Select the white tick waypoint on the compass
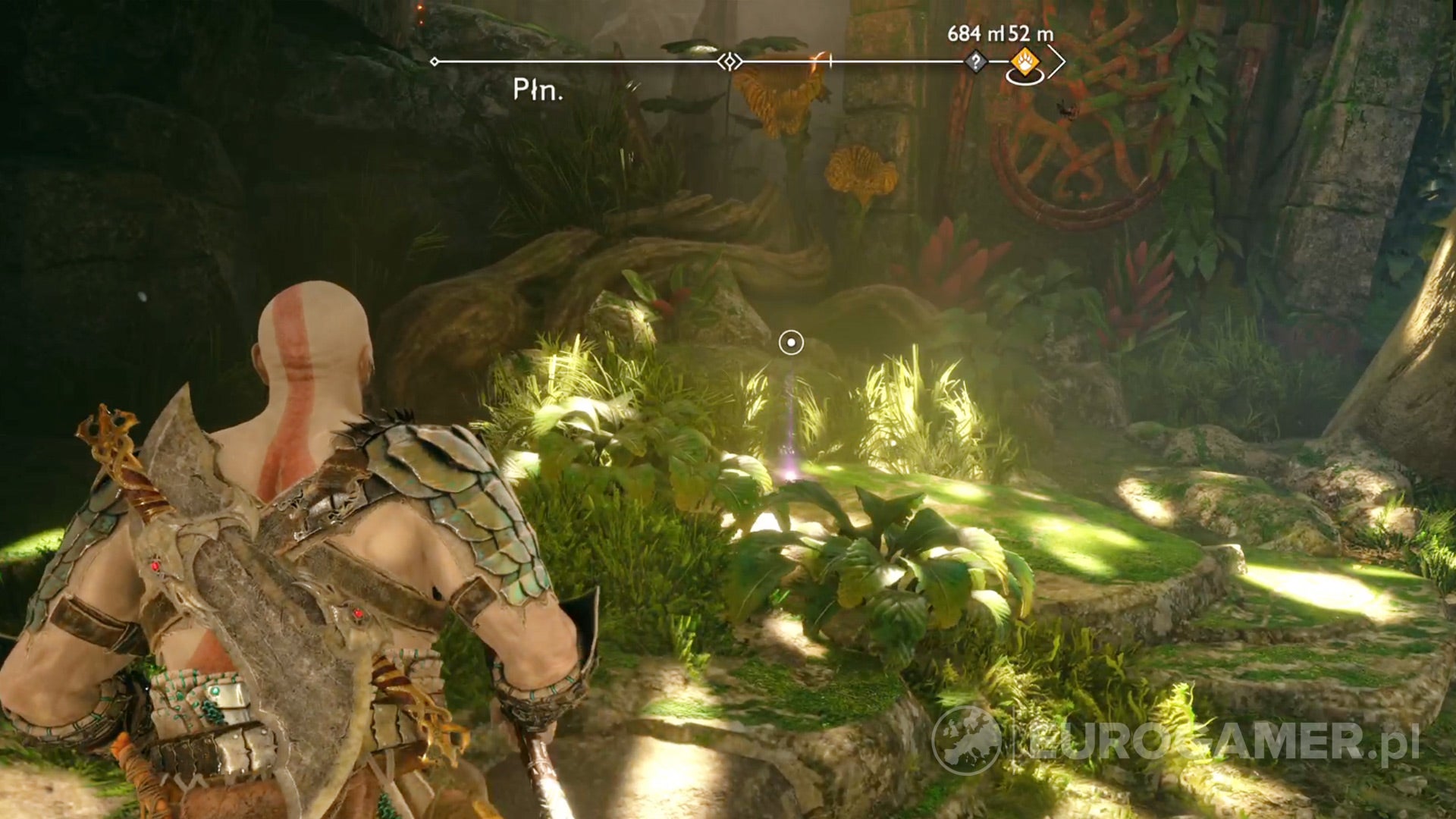This screenshot has height=819, width=1456. [x=830, y=61]
